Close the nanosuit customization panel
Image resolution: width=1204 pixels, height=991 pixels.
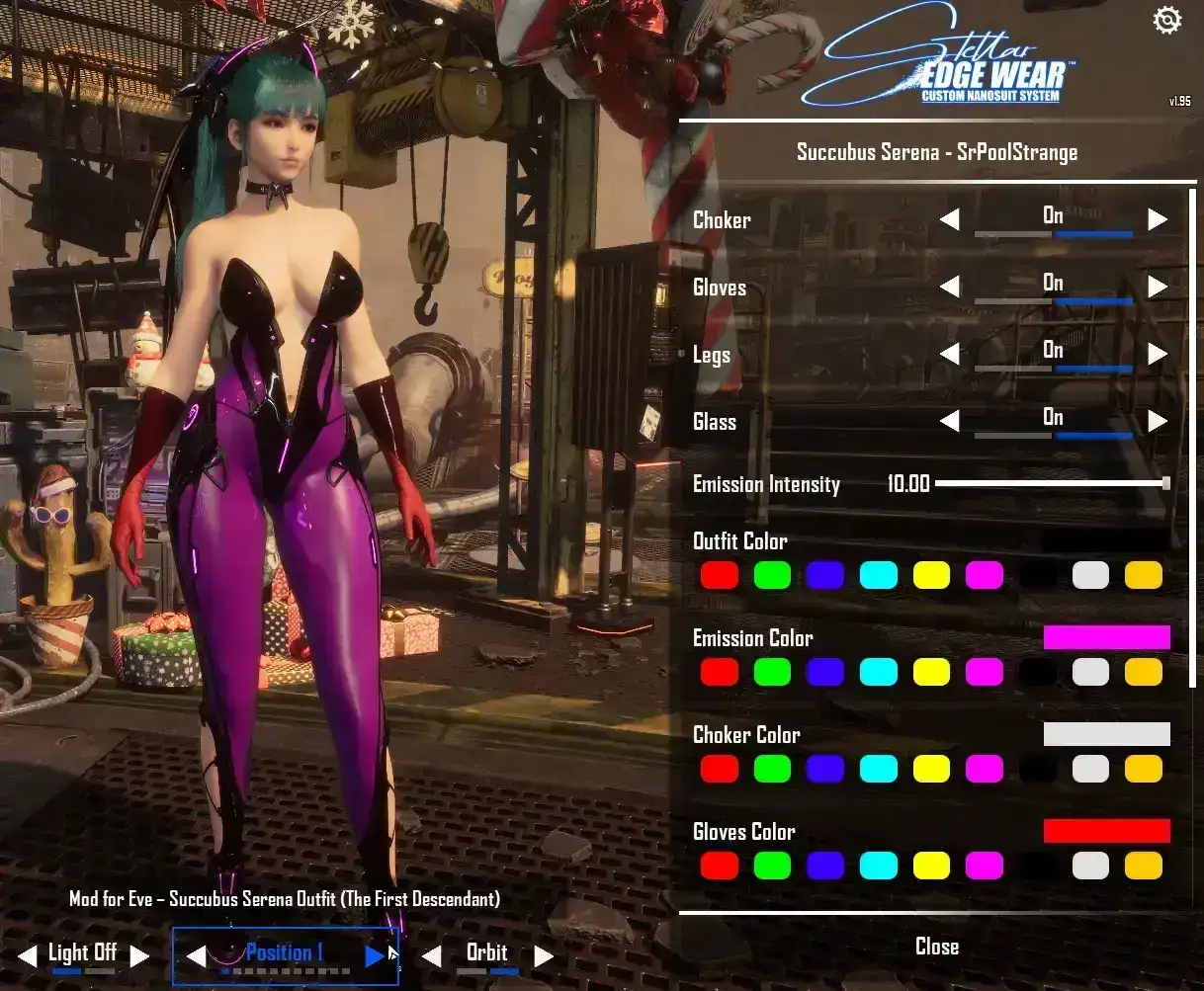[936, 947]
